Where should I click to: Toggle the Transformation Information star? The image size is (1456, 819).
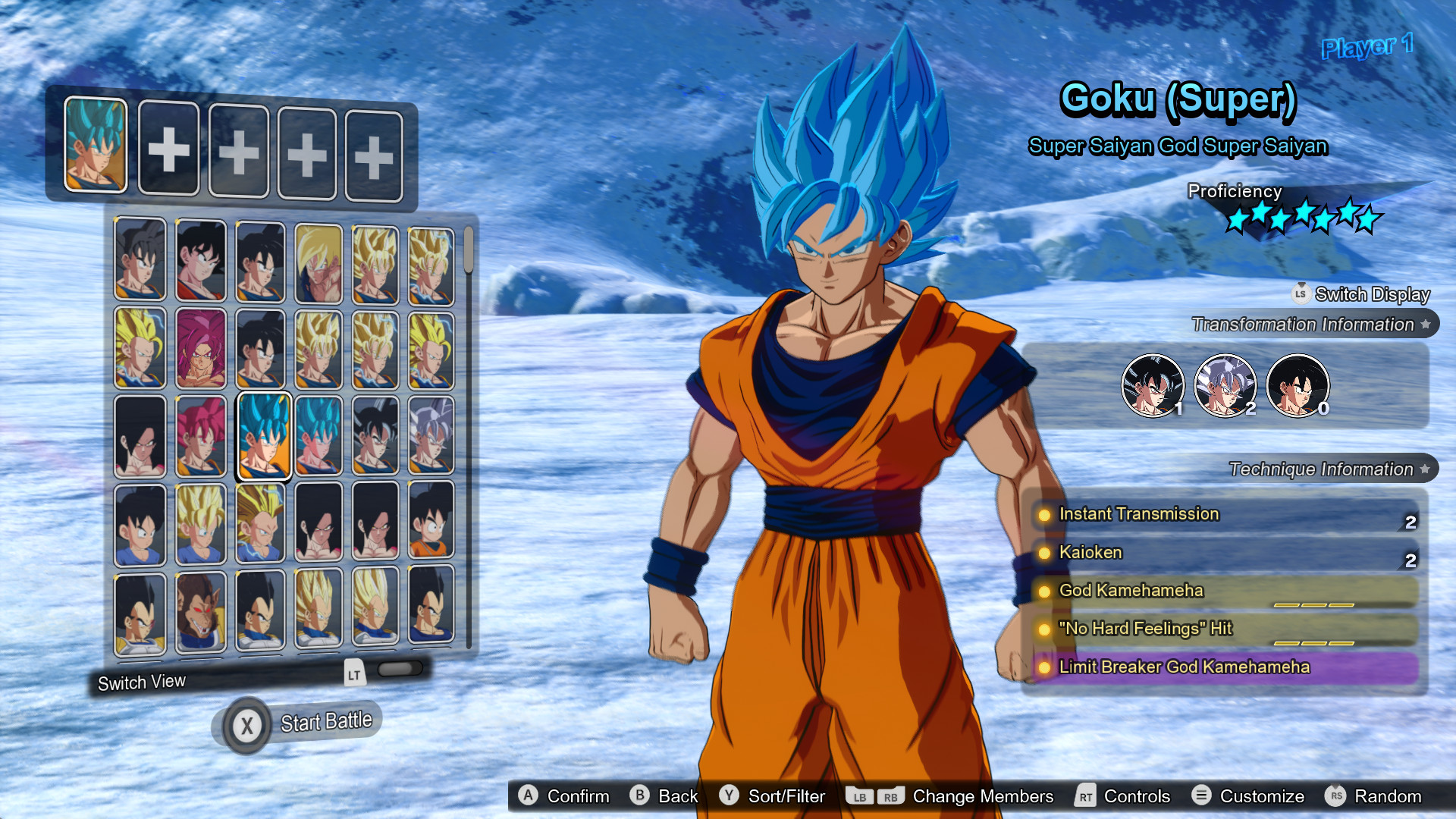pos(1427,324)
